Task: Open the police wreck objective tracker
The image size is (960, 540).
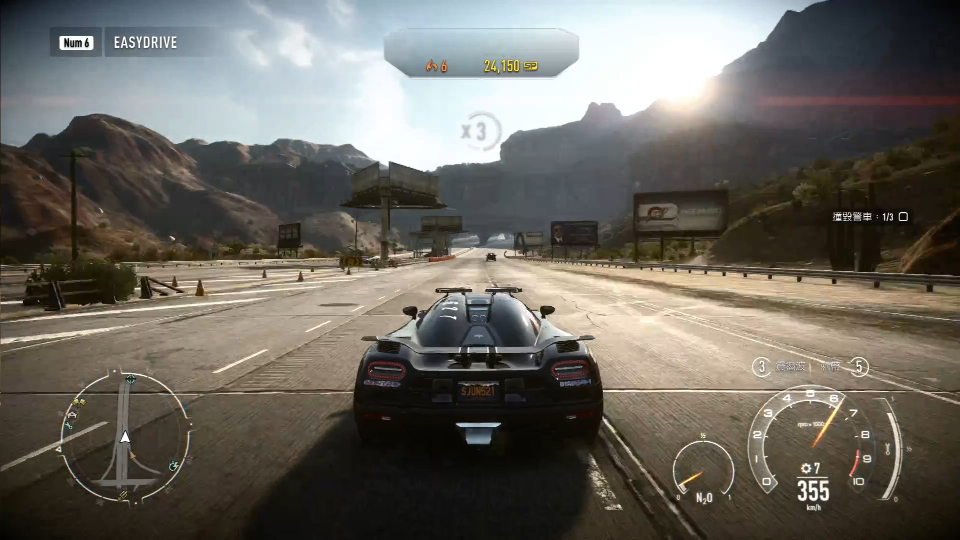Action: pos(870,216)
